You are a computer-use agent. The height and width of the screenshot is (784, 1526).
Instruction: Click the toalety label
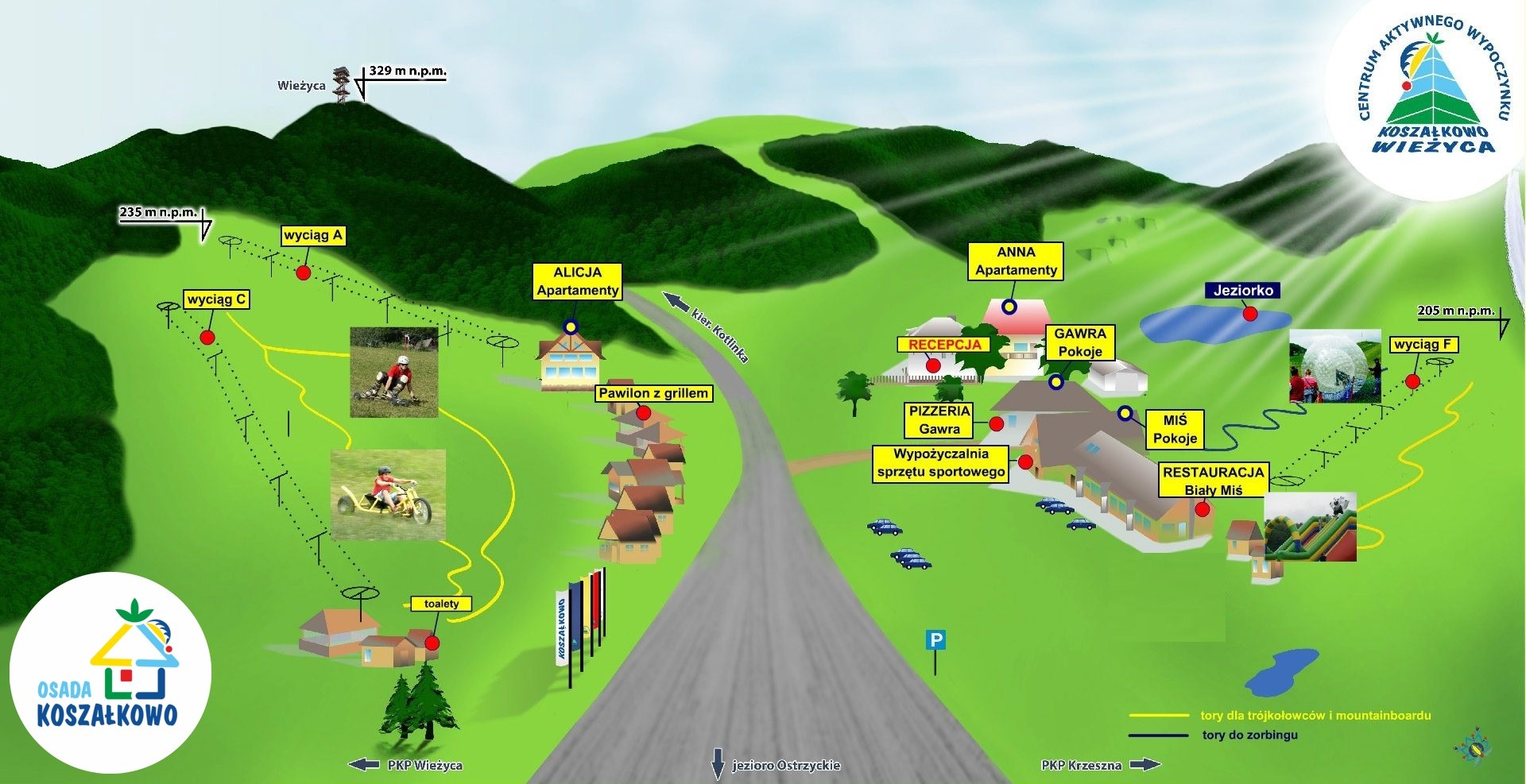[x=441, y=604]
